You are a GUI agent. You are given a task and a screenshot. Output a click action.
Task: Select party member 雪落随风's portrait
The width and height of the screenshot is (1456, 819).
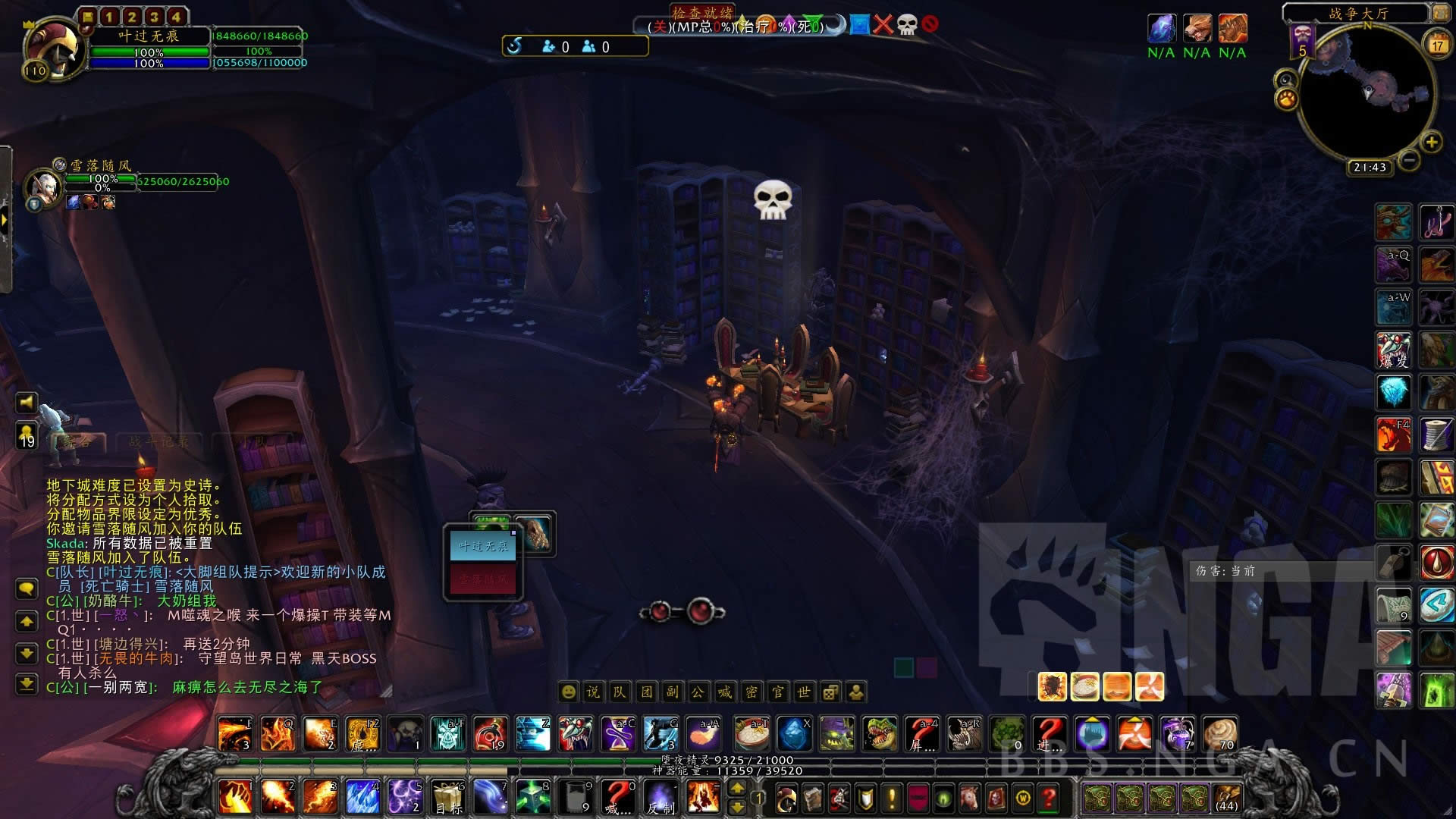(x=42, y=187)
